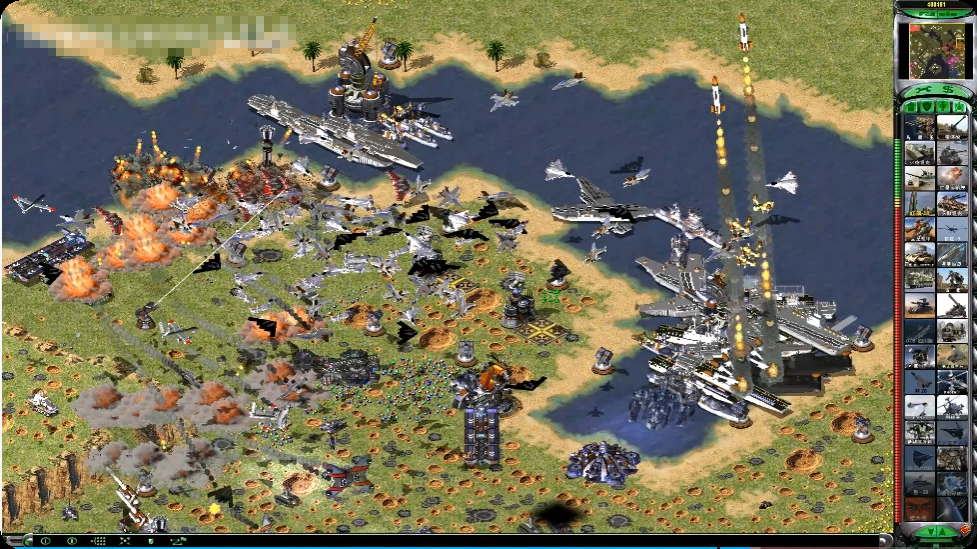This screenshot has width=977, height=549.
Task: Switch to the infantry build tab
Action: pos(943,106)
